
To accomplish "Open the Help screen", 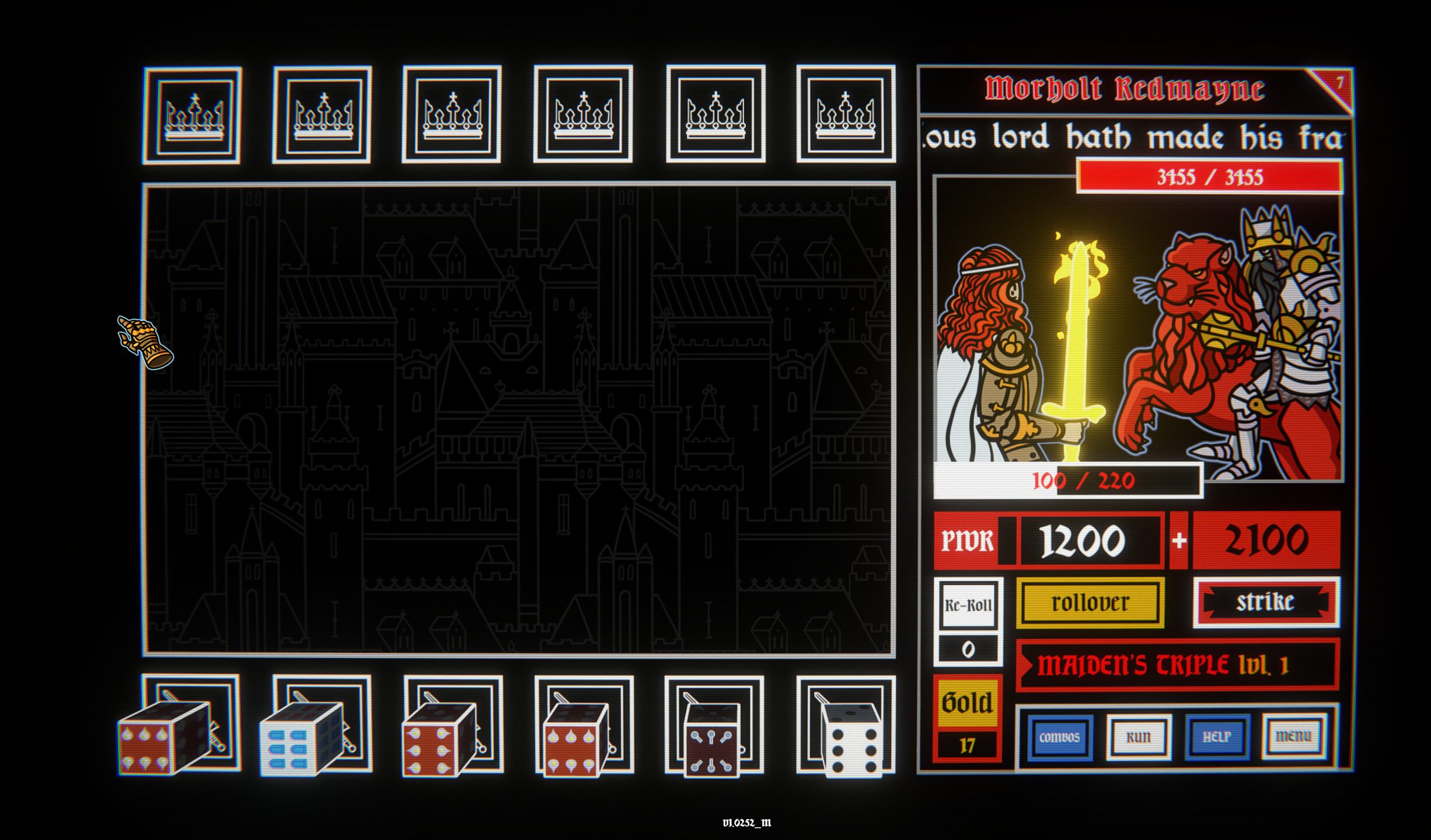I will click(x=1217, y=737).
